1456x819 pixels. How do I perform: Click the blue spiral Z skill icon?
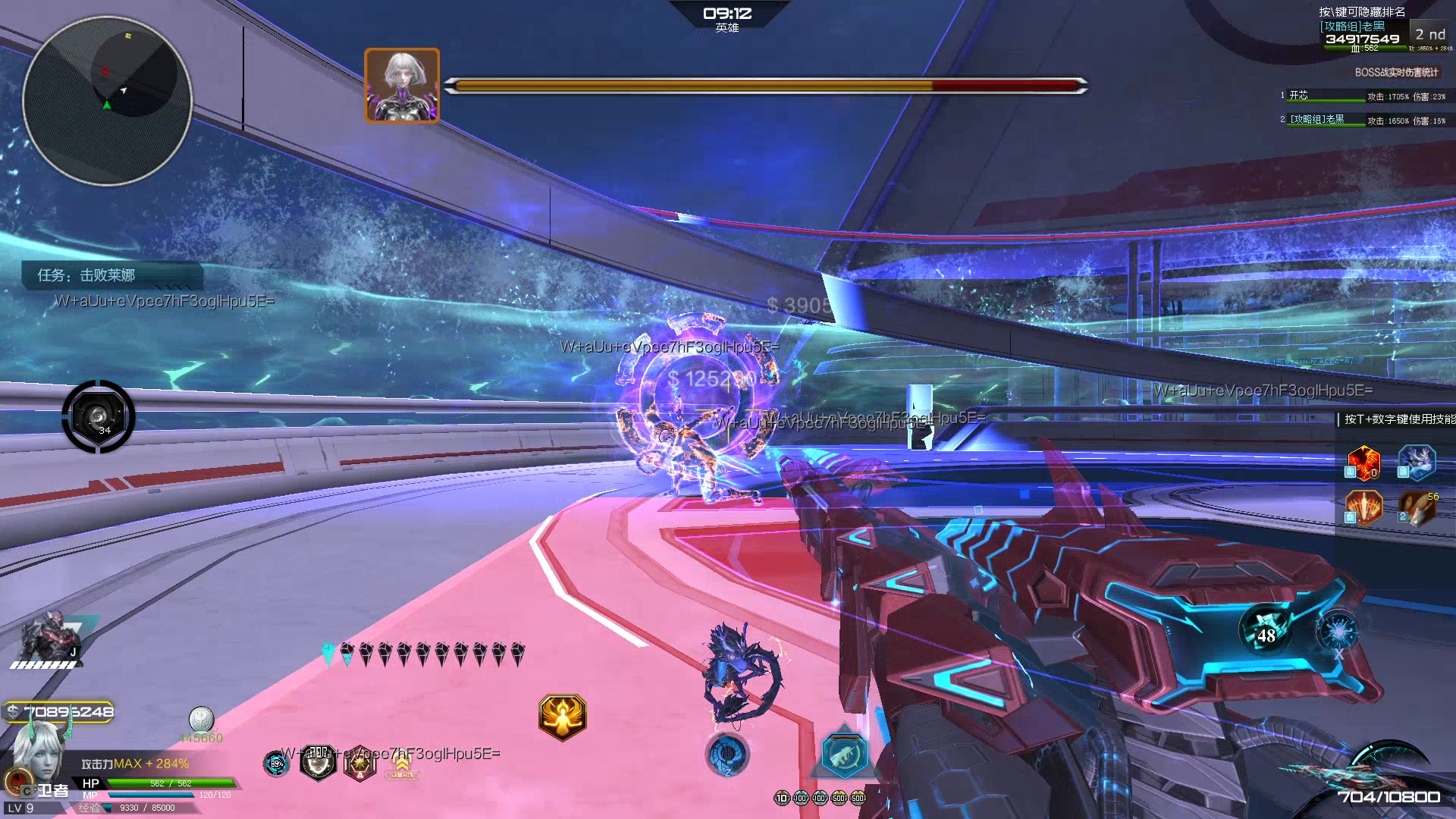tap(727, 754)
